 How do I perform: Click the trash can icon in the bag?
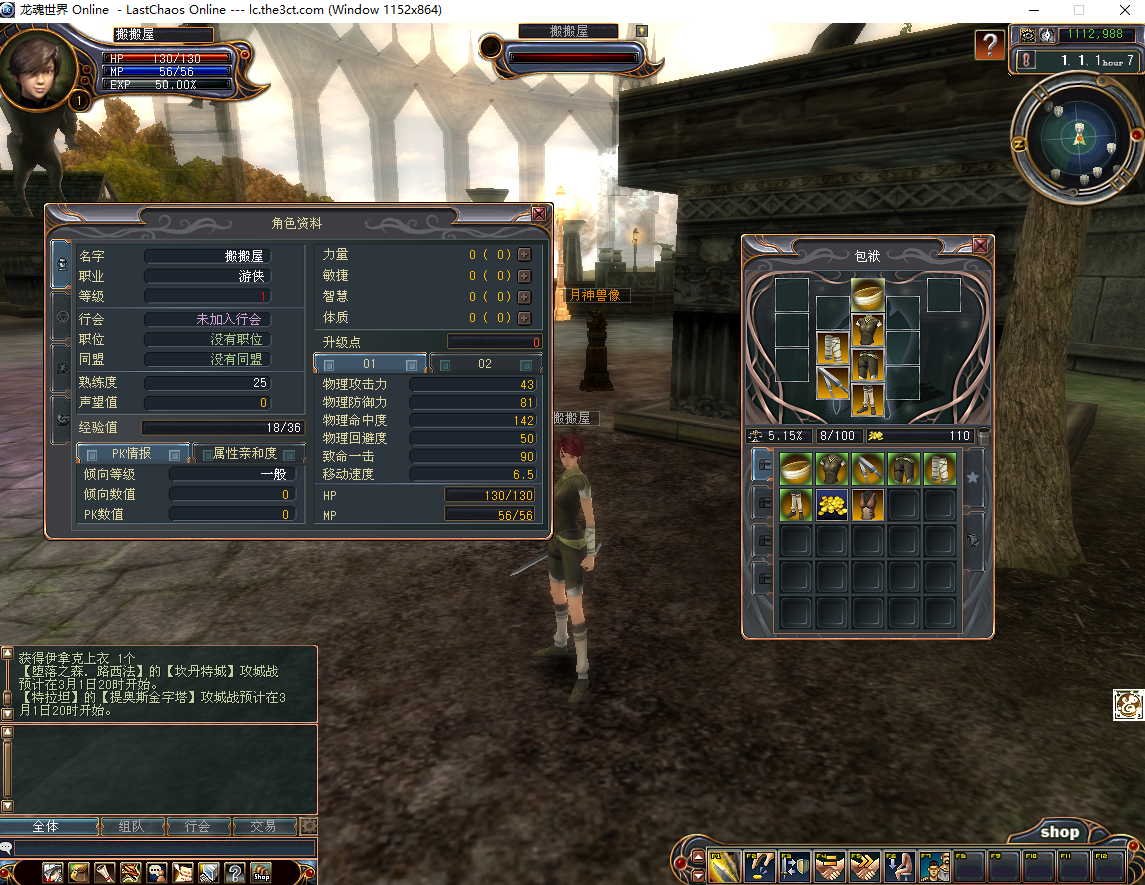coord(984,436)
